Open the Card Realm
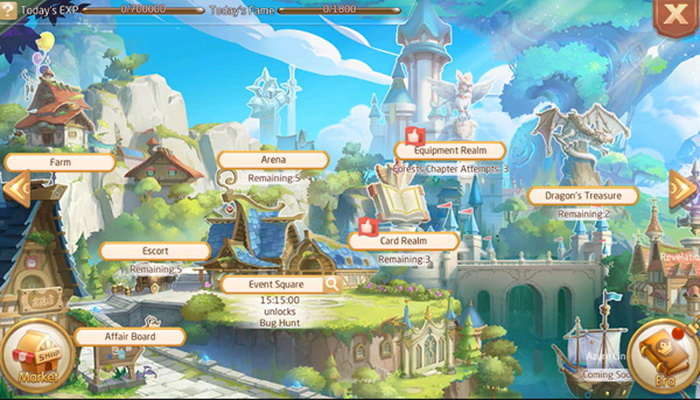 point(403,241)
